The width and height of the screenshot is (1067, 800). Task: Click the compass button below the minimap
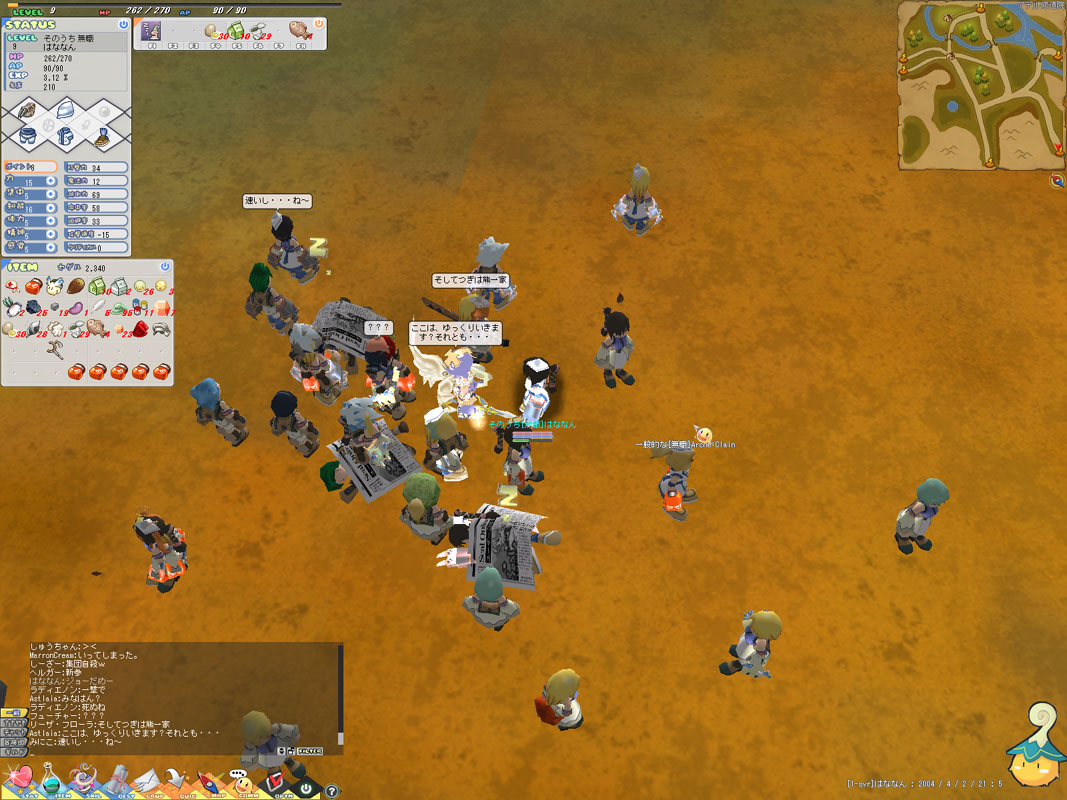pyautogui.click(x=1057, y=181)
